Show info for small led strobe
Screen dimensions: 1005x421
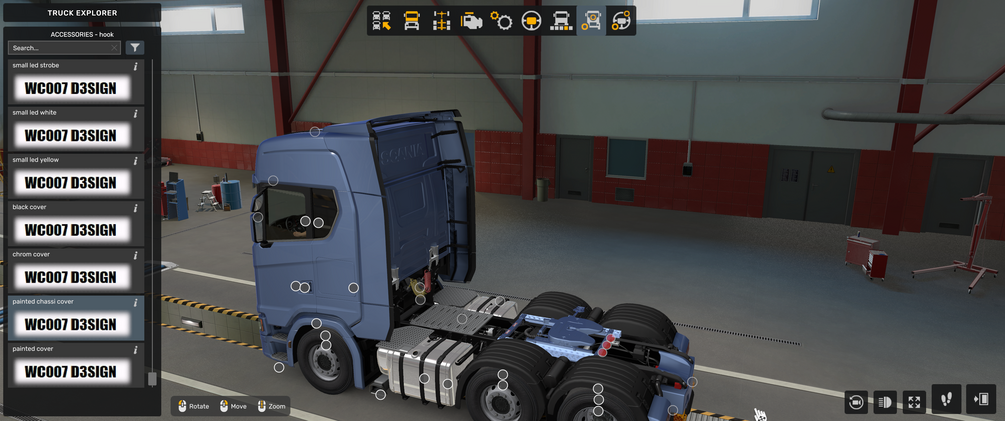(x=136, y=66)
